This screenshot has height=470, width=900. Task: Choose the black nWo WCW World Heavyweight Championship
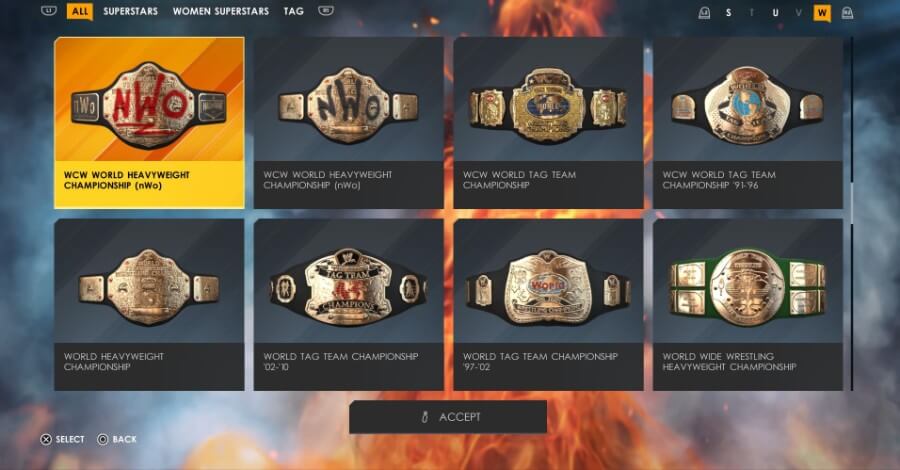348,122
